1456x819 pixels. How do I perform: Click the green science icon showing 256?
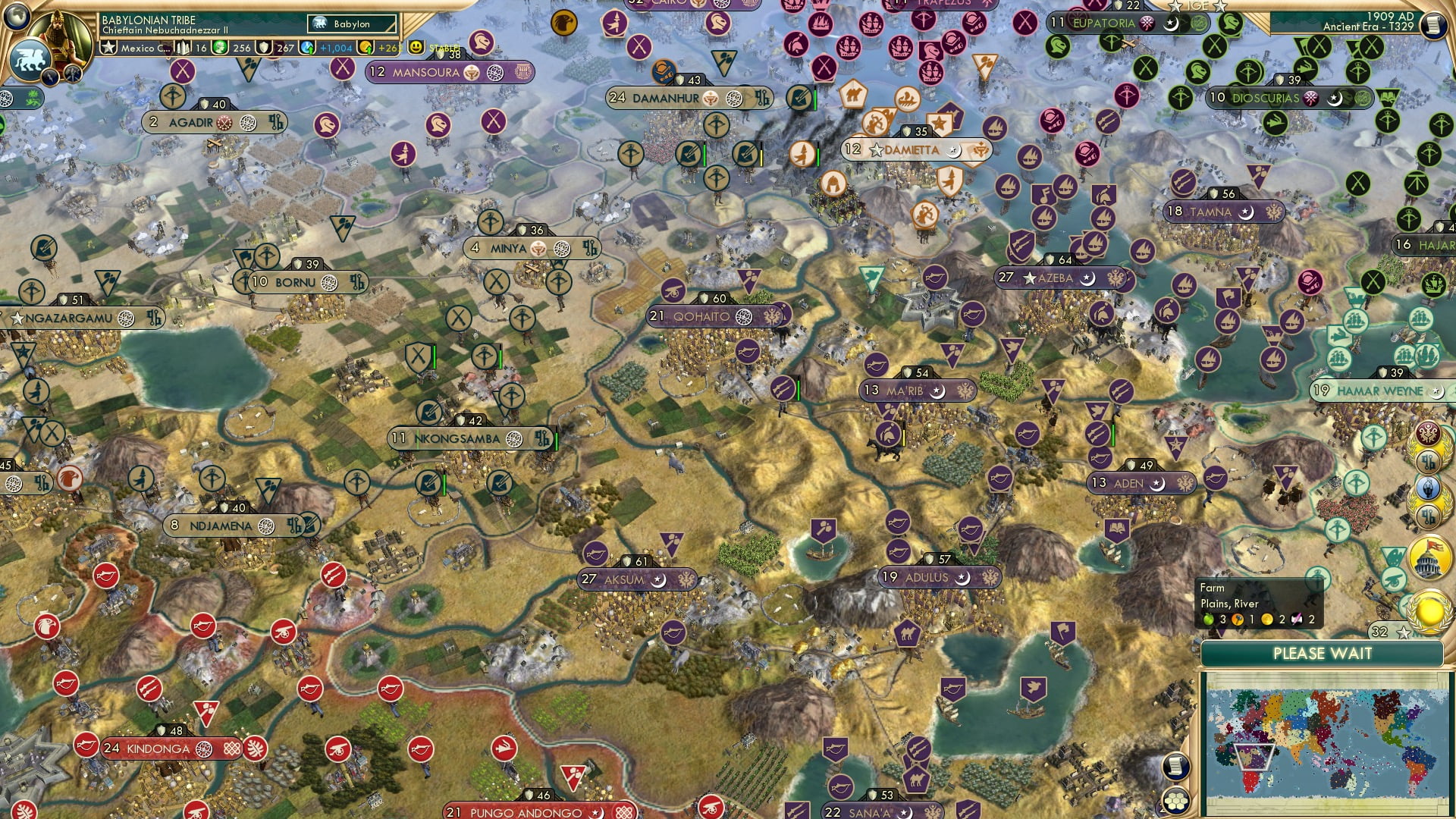click(221, 49)
